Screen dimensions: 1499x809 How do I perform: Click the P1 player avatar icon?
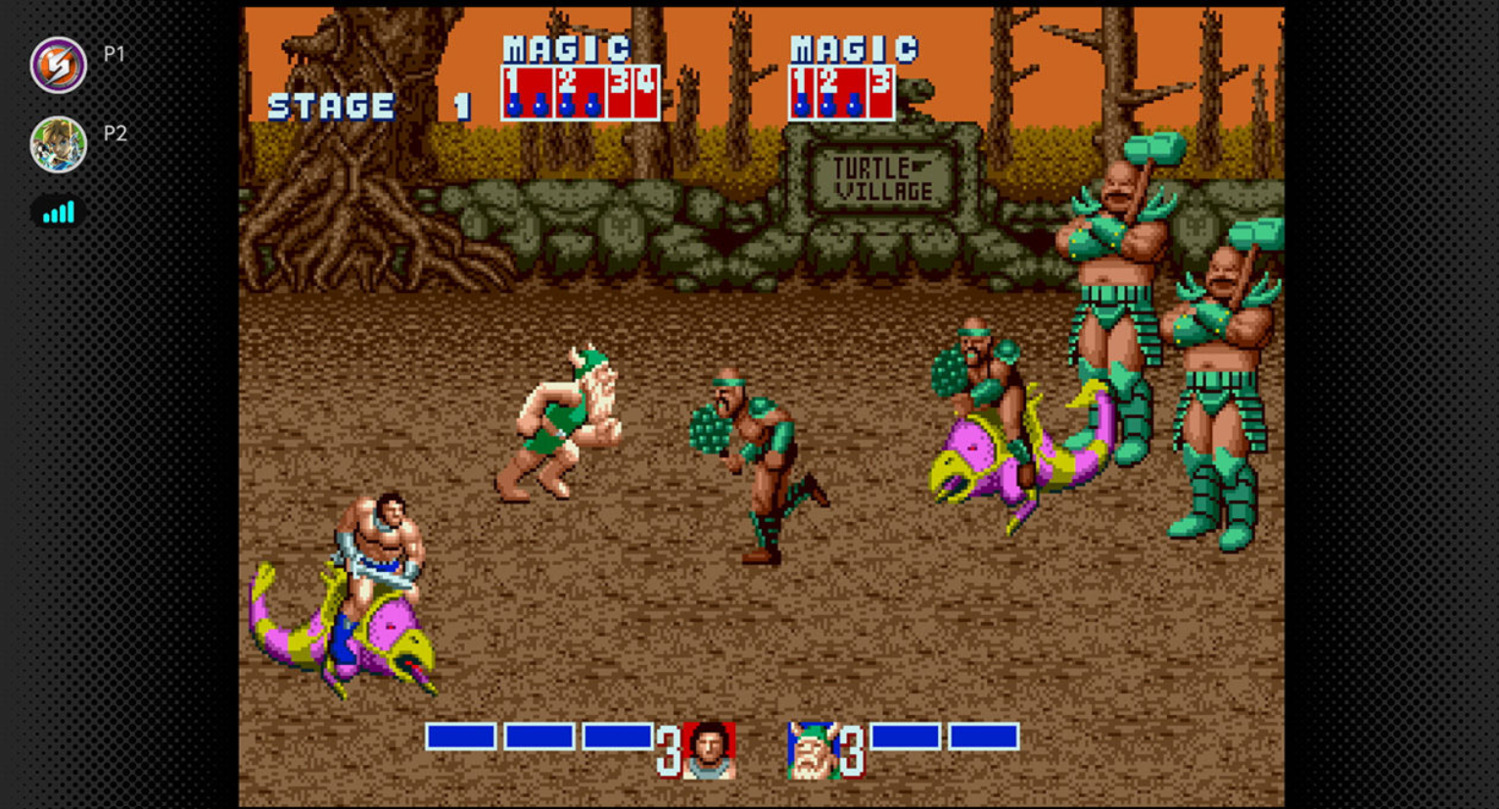[58, 65]
